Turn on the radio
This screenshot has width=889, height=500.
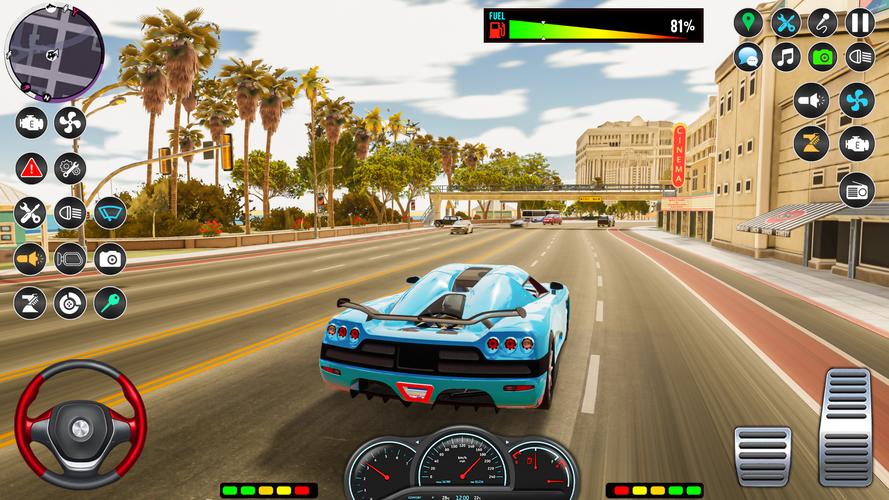point(857,189)
